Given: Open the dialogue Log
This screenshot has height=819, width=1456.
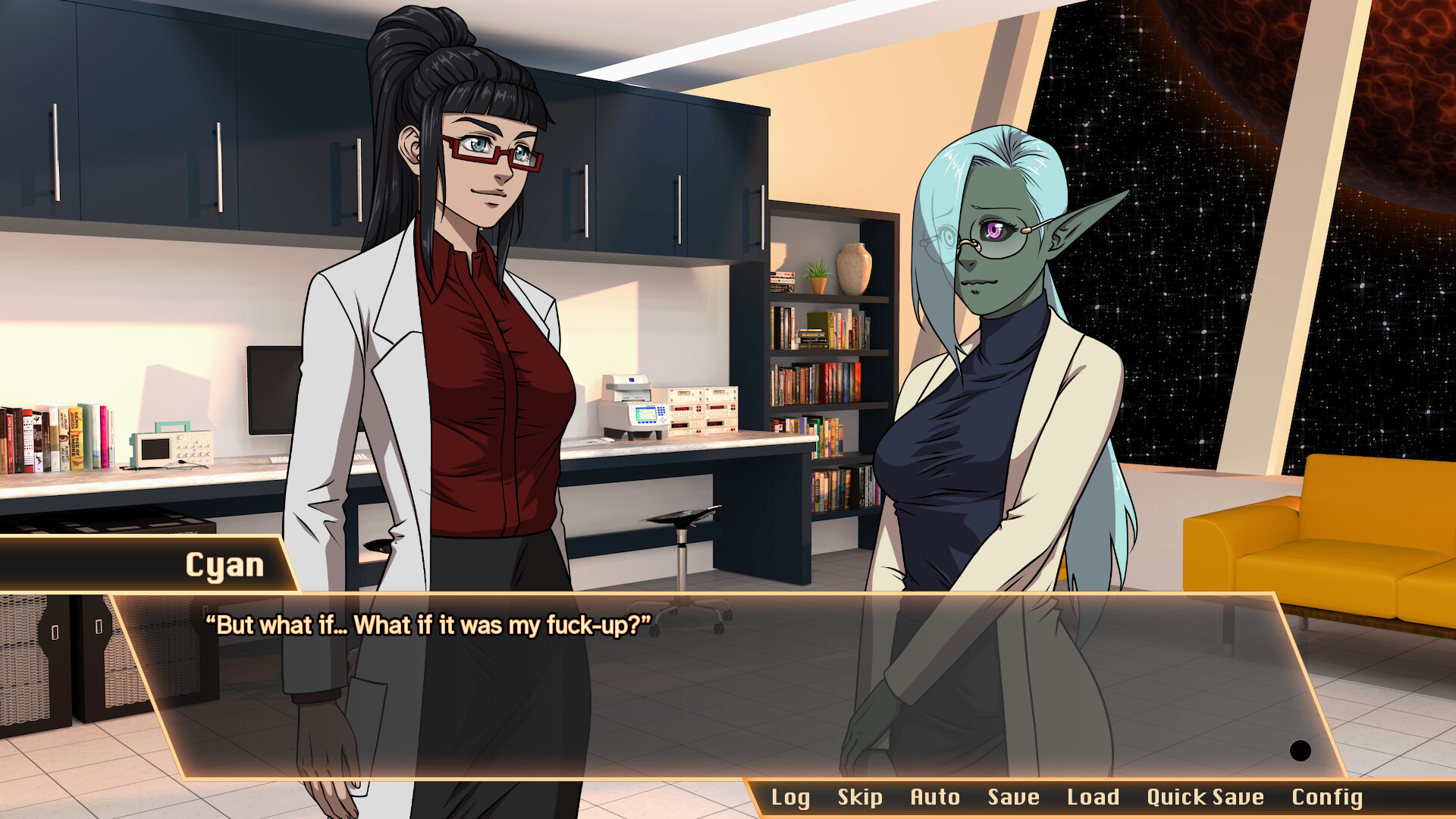Looking at the screenshot, I should [790, 797].
